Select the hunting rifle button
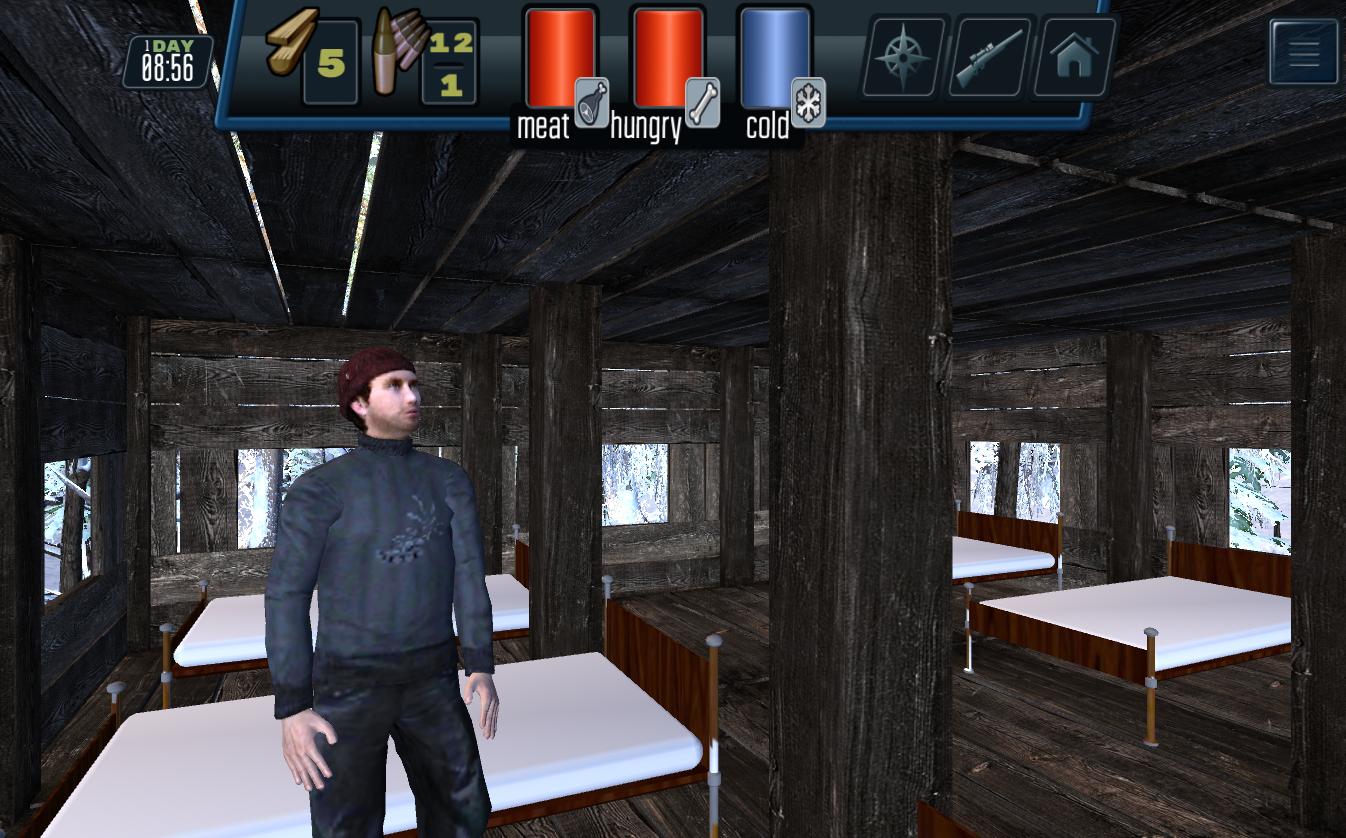The image size is (1346, 838). tap(989, 57)
